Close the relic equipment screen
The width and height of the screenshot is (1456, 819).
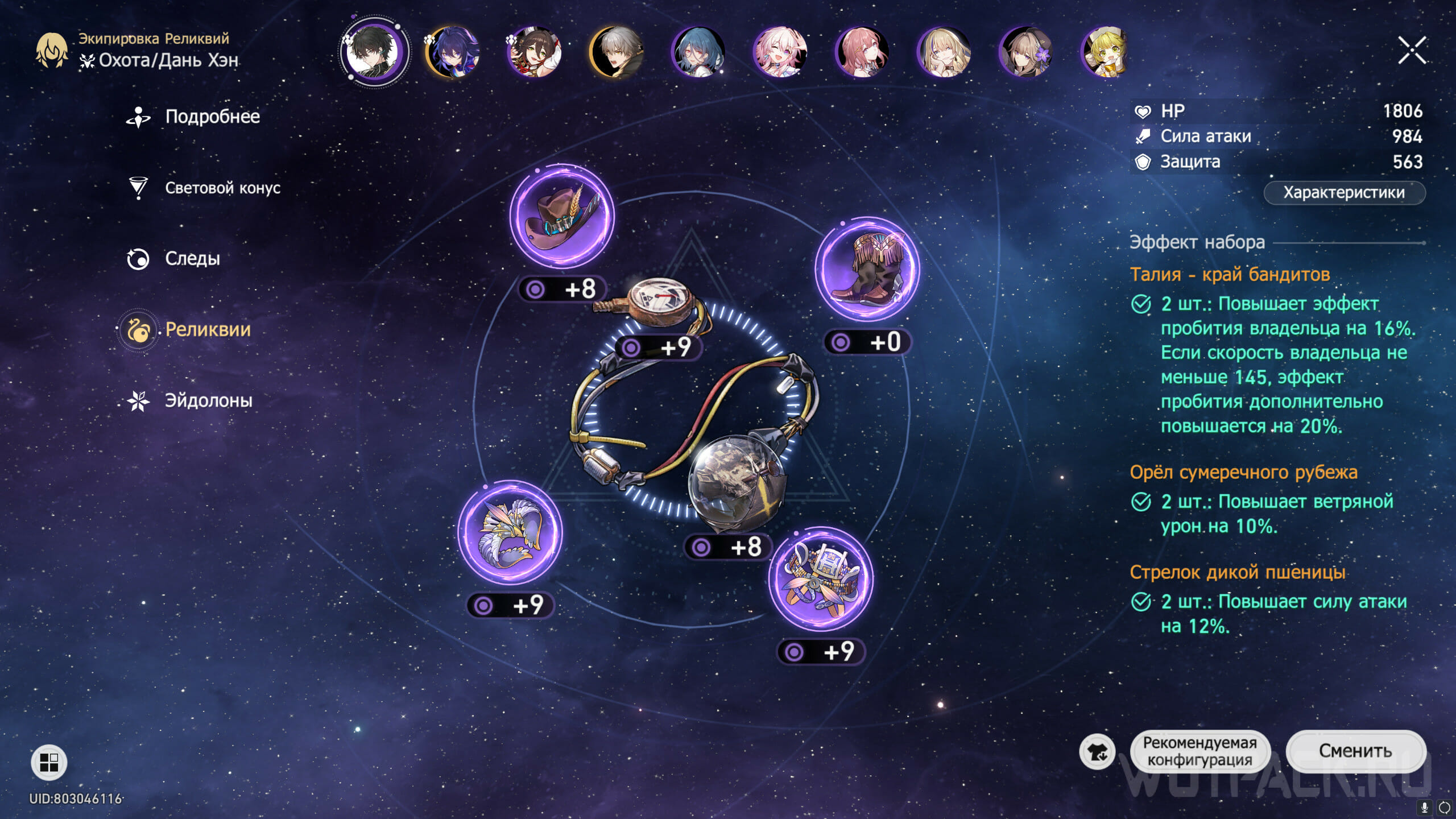click(1412, 51)
